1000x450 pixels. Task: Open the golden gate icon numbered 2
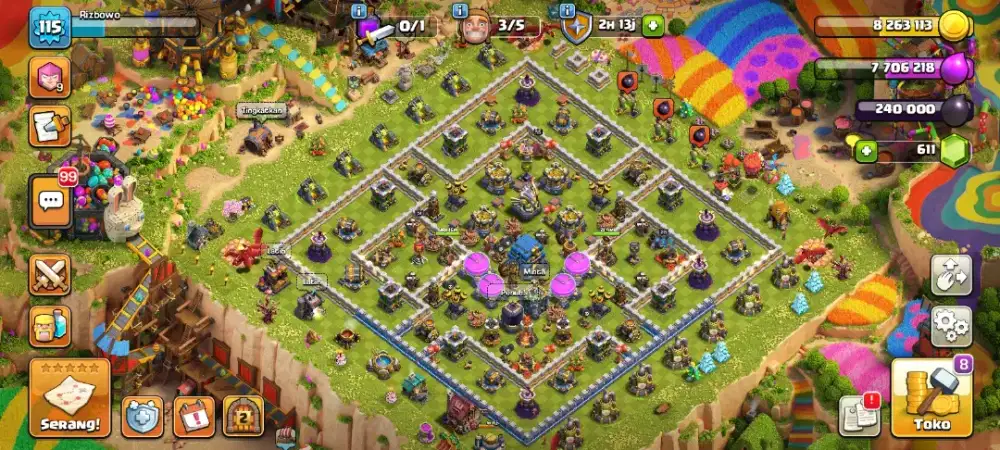point(243,416)
